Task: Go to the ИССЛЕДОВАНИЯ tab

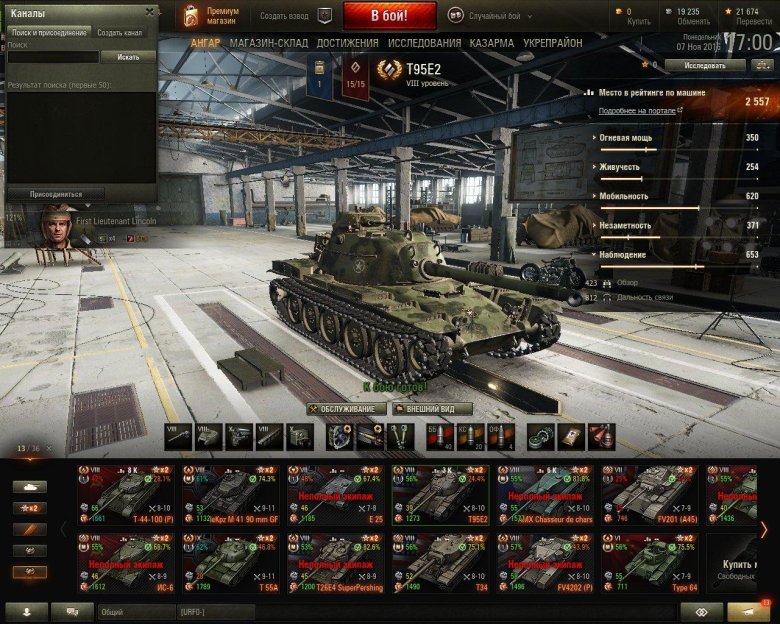Action: tap(423, 43)
